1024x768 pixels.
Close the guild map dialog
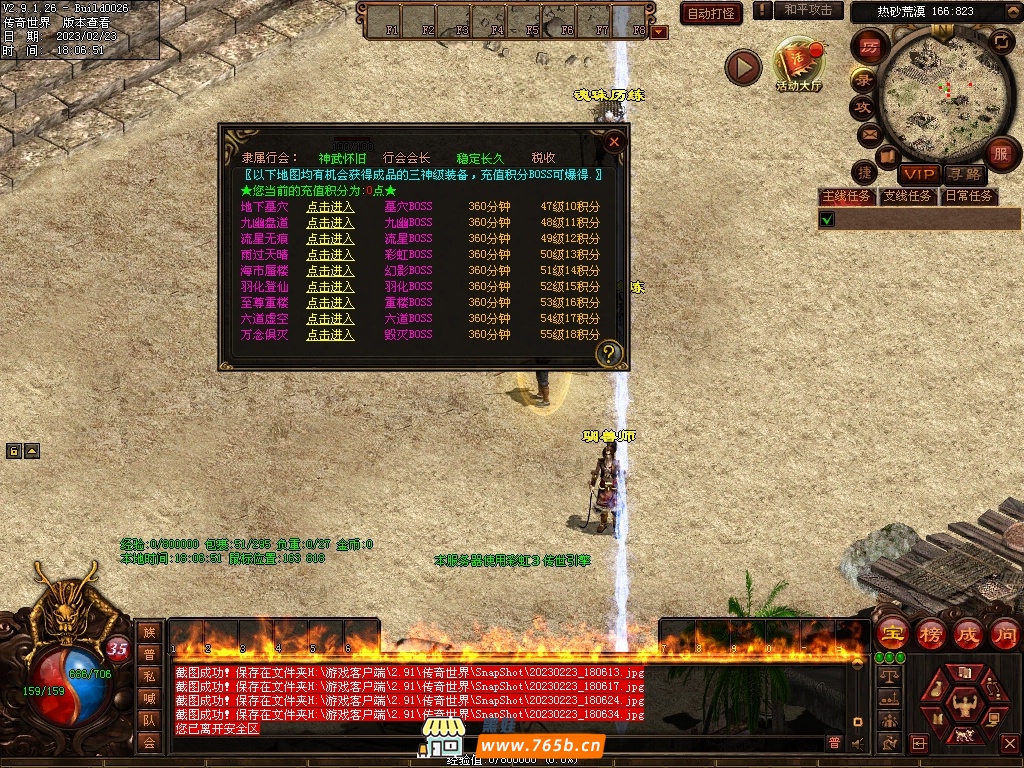click(x=615, y=142)
